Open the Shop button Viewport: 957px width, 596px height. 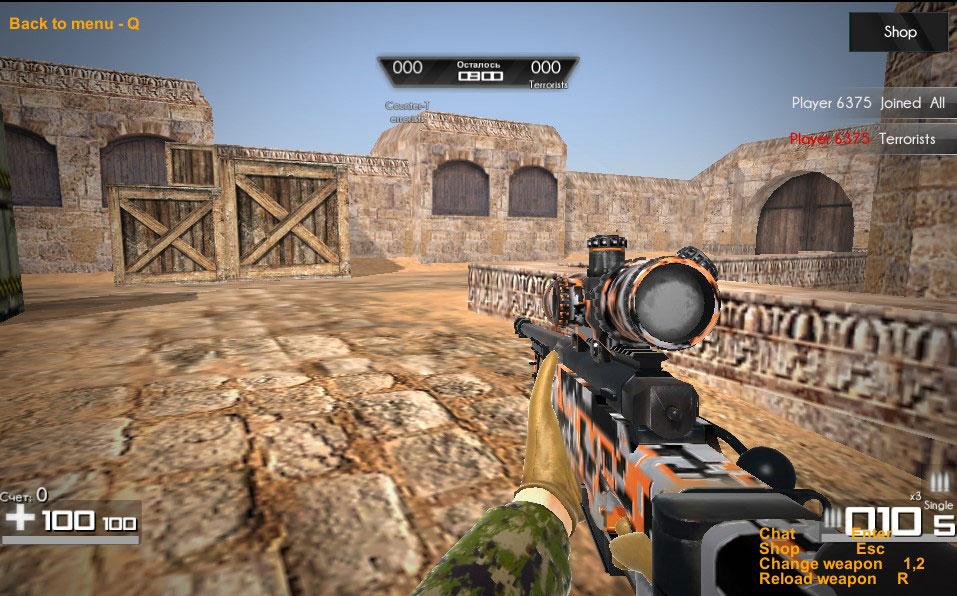(899, 32)
